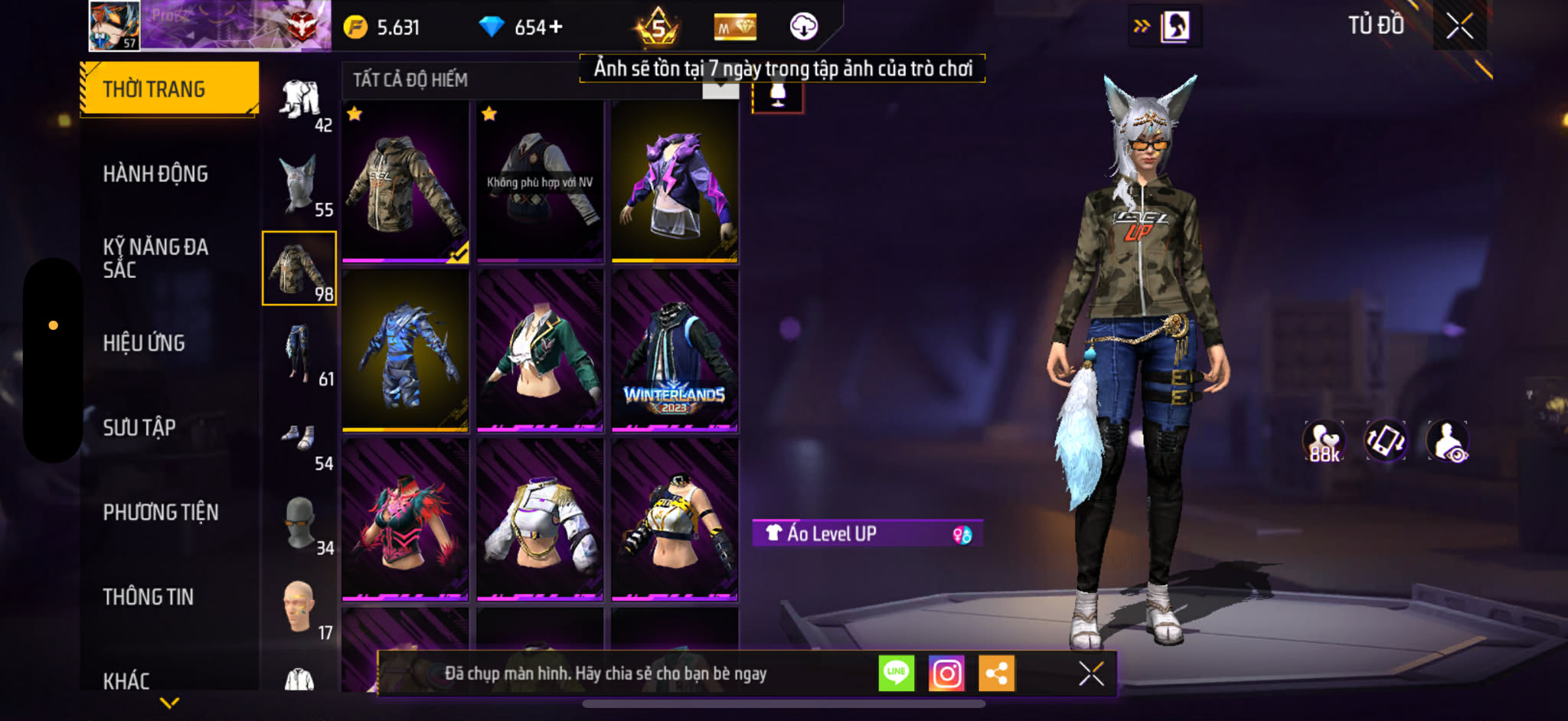The height and width of the screenshot is (721, 1568).
Task: Add diamonds with the plus button
Action: pyautogui.click(x=556, y=28)
